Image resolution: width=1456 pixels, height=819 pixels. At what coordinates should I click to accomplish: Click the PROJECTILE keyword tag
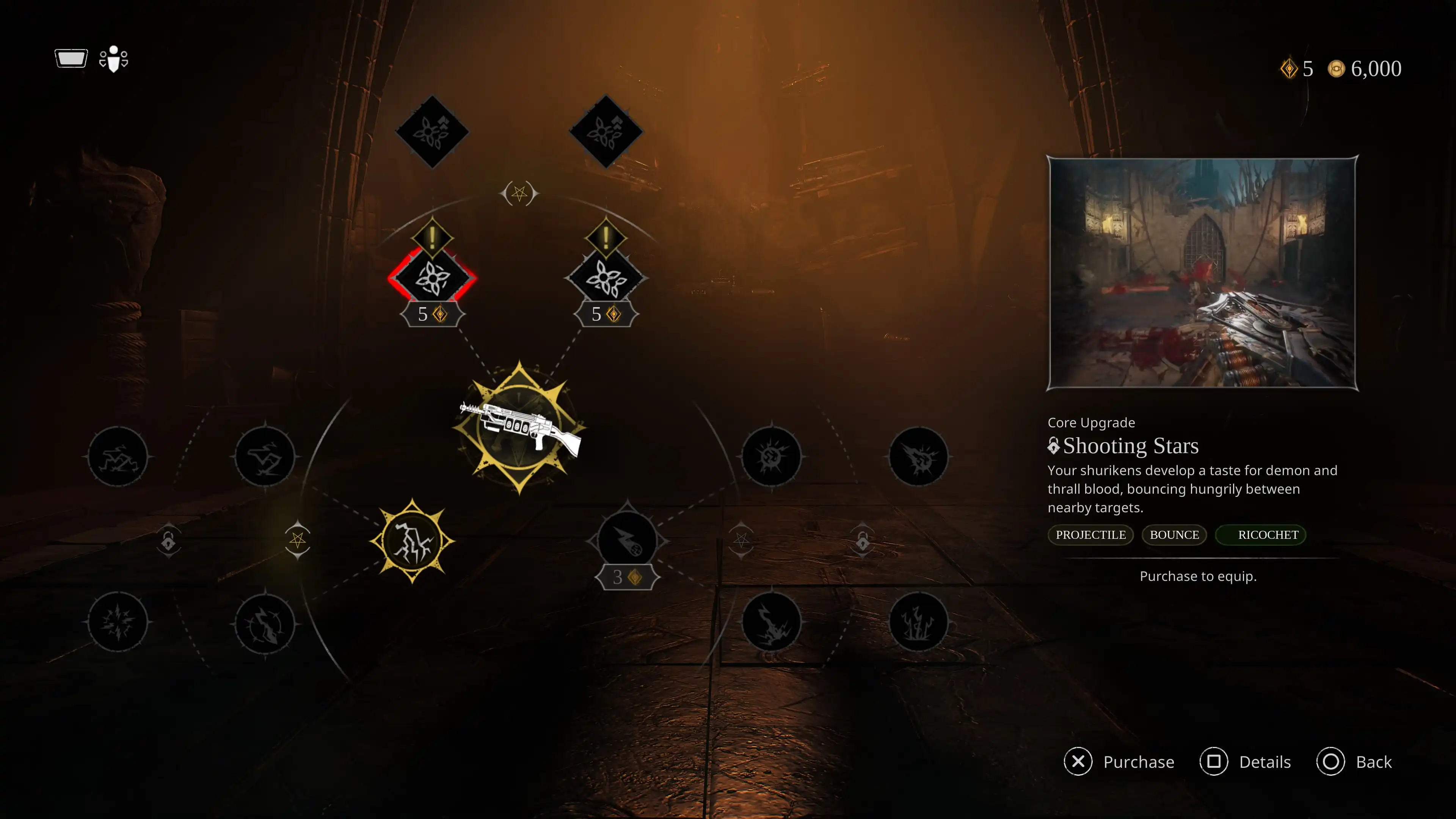[x=1090, y=535]
